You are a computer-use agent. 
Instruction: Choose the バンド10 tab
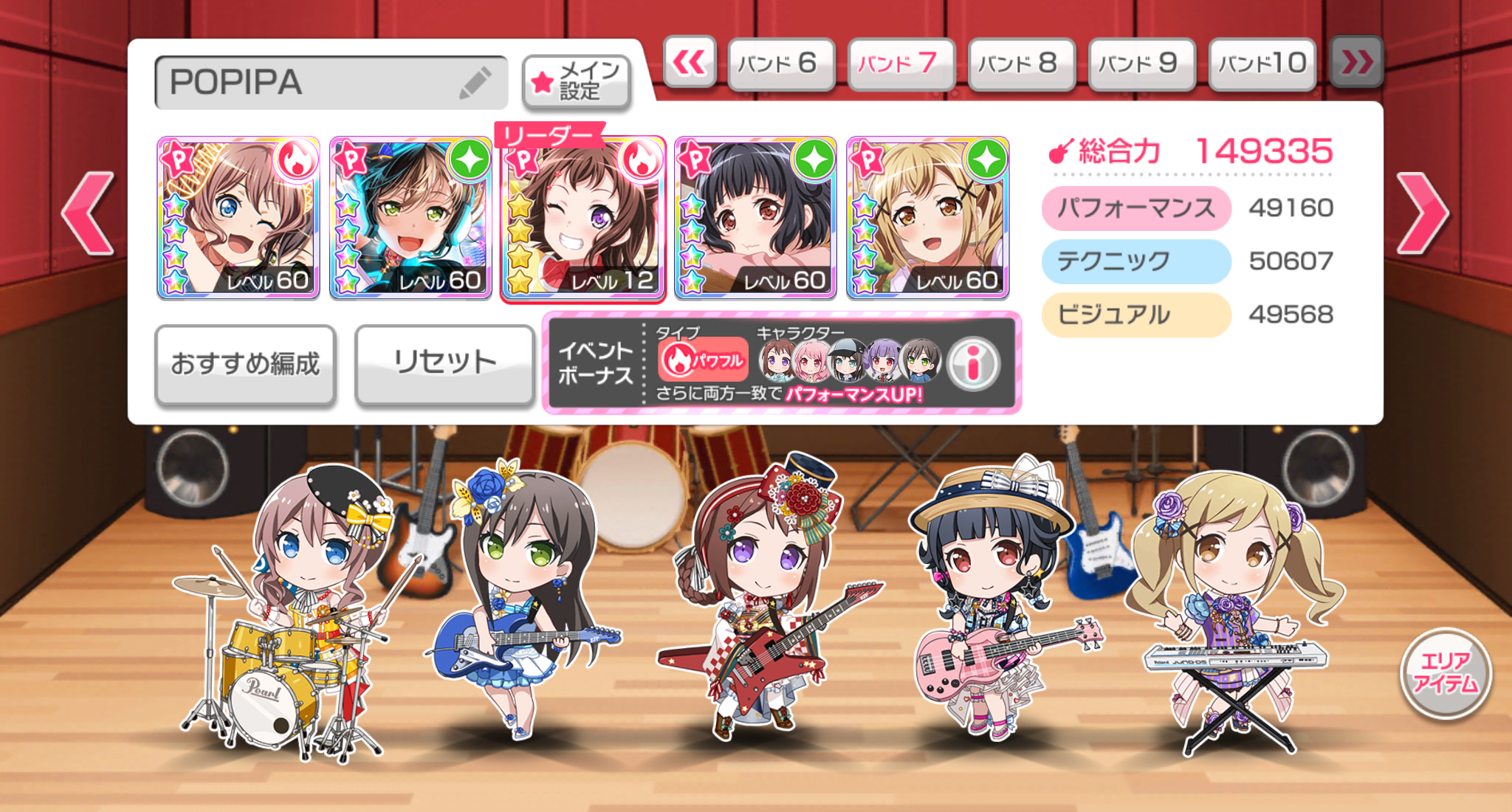pos(1262,63)
